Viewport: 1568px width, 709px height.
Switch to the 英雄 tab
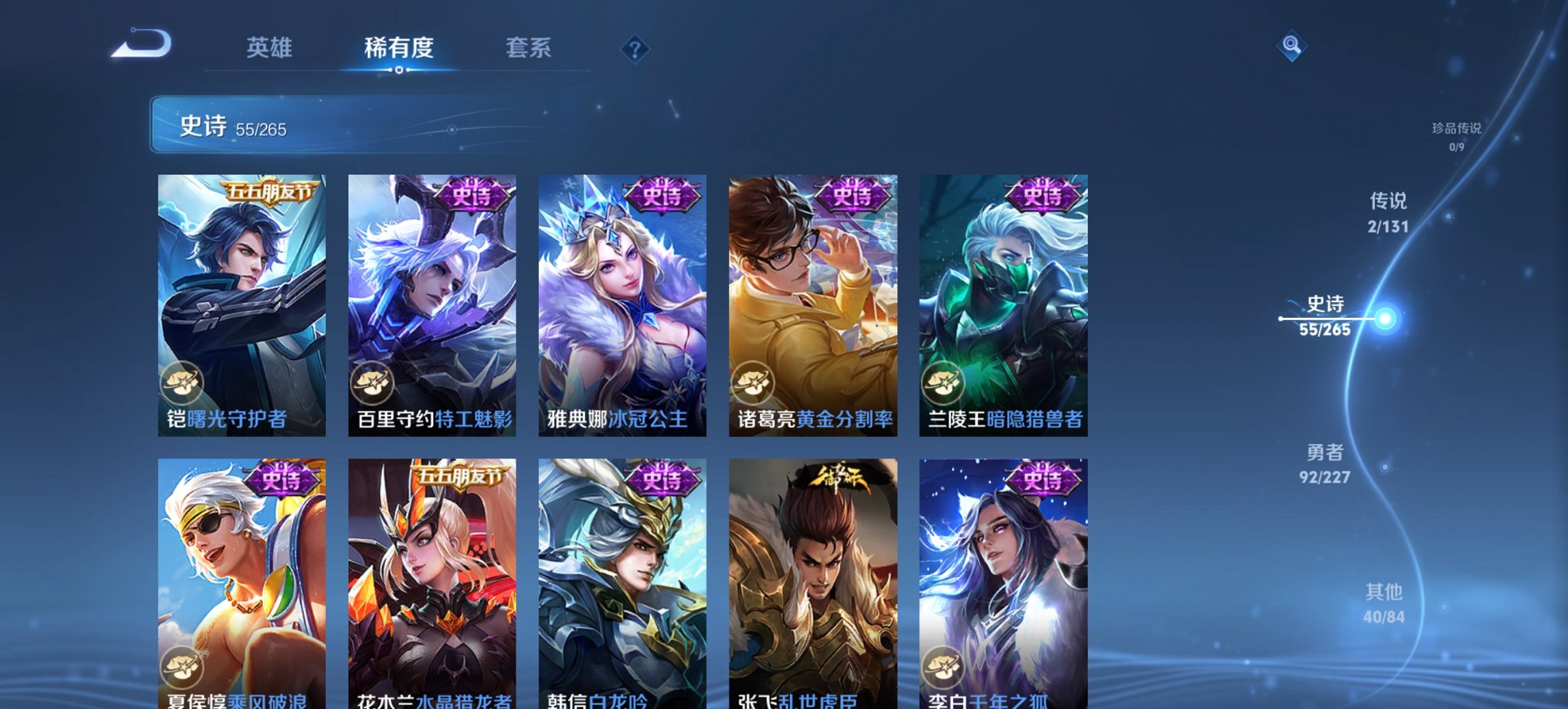point(271,48)
